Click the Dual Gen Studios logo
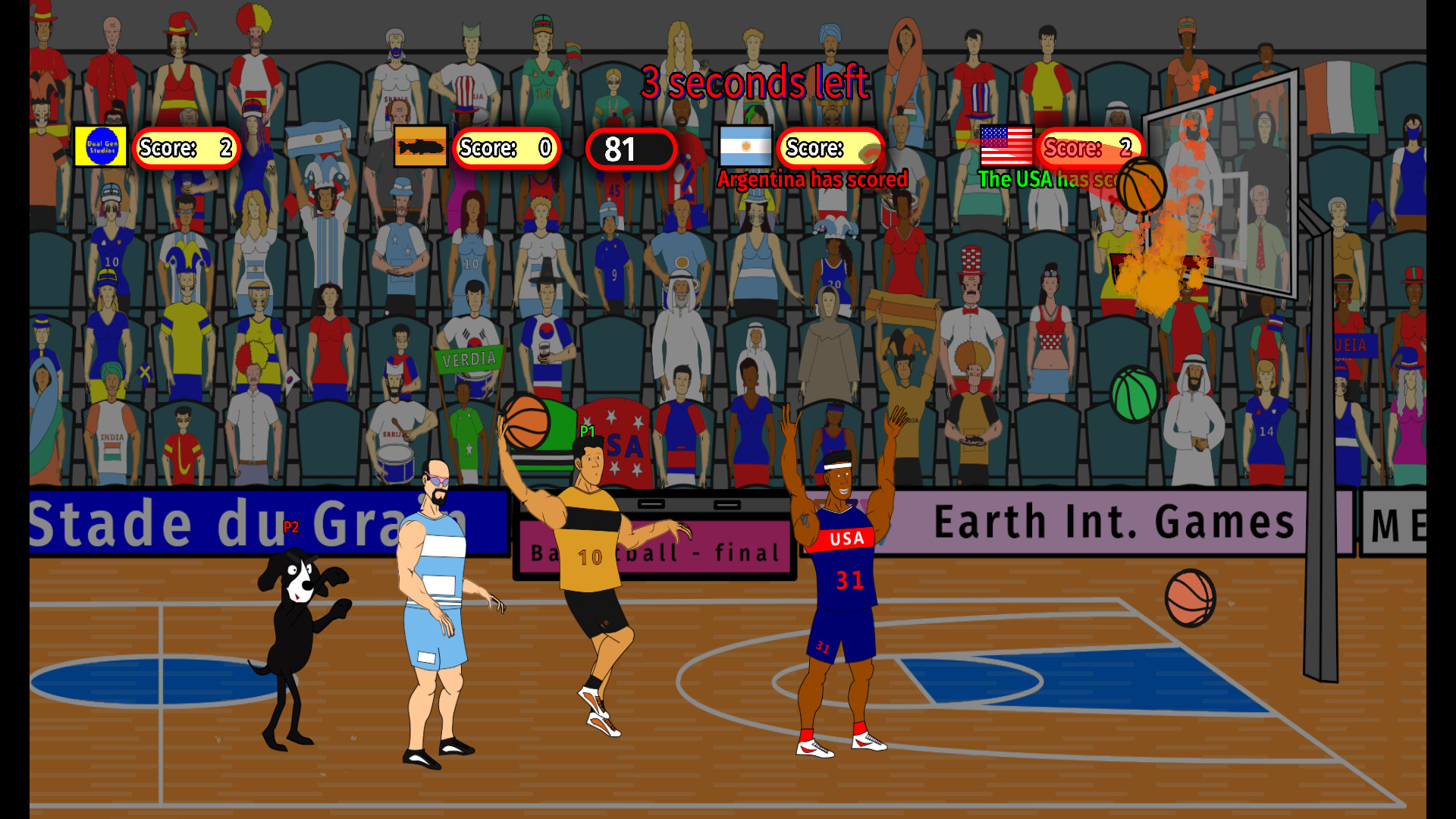 (100, 146)
